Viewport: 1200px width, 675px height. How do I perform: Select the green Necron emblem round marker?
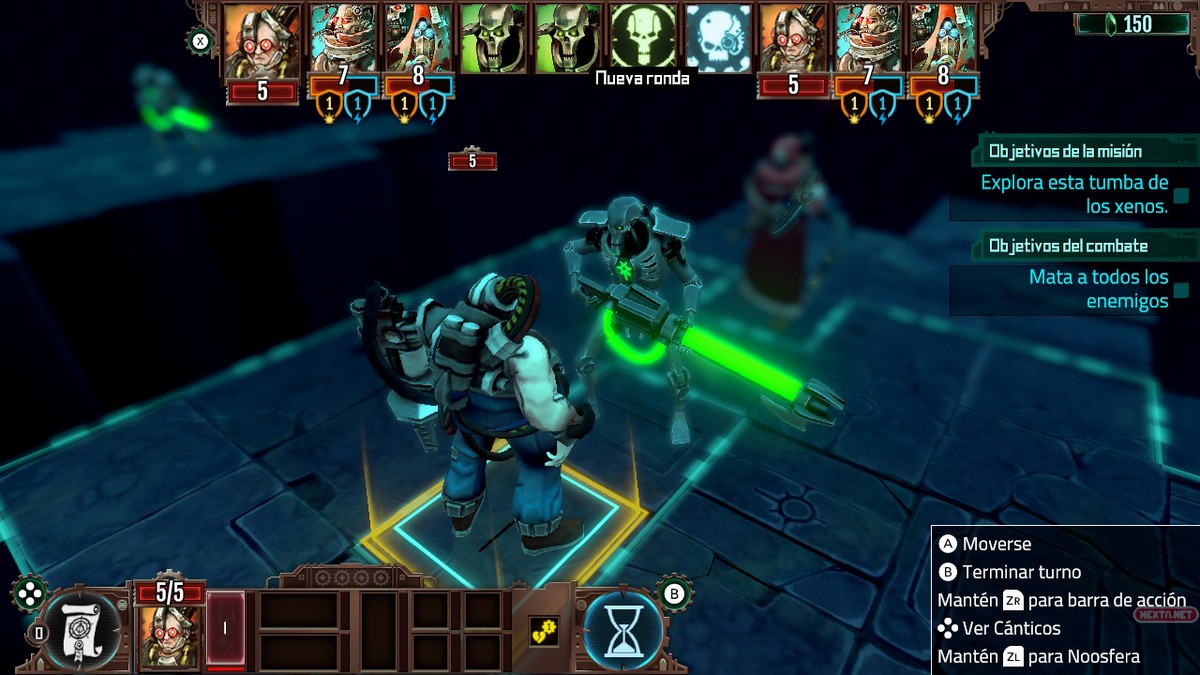click(x=643, y=38)
